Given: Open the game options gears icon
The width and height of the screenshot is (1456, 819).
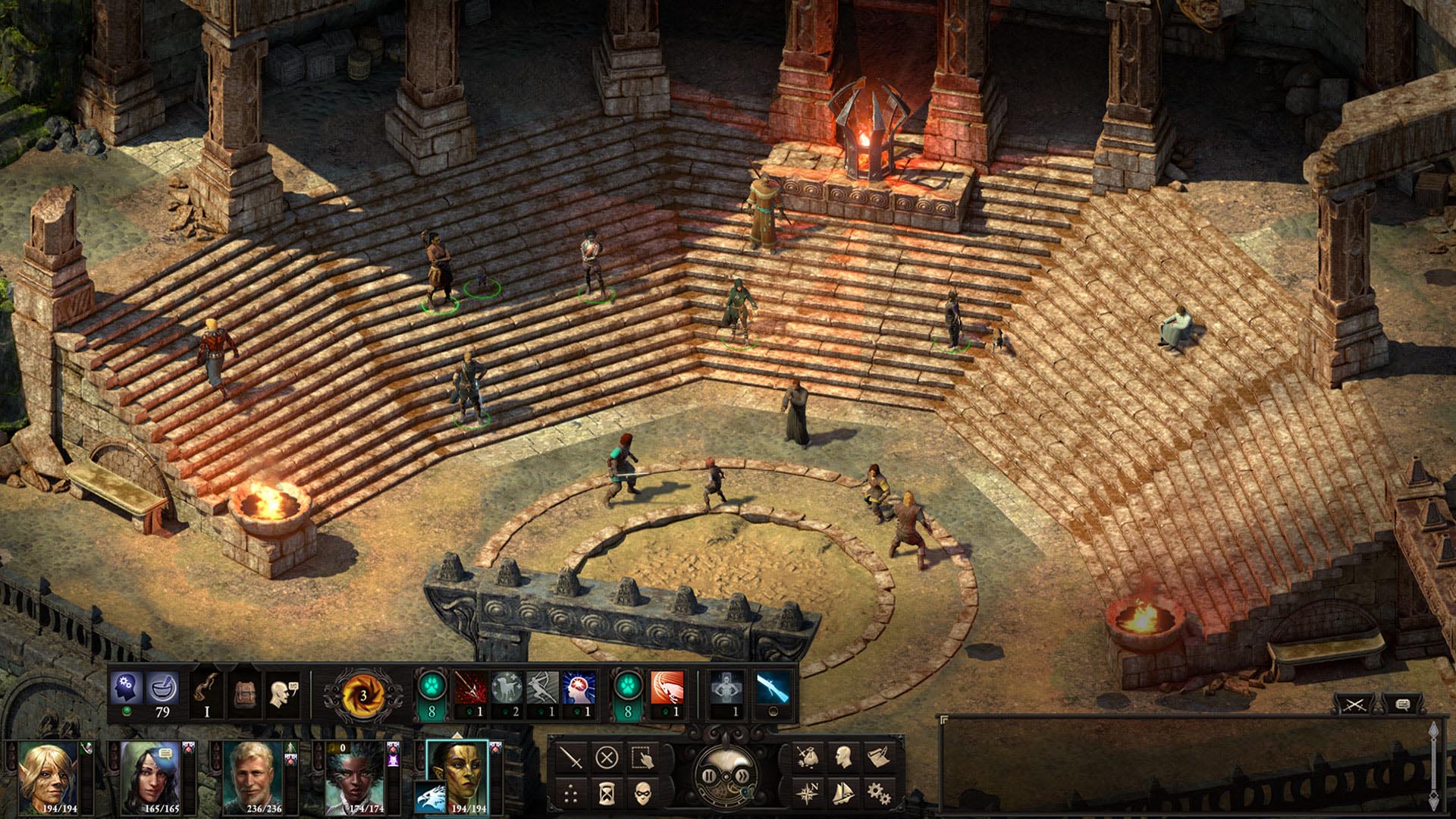Looking at the screenshot, I should [878, 795].
